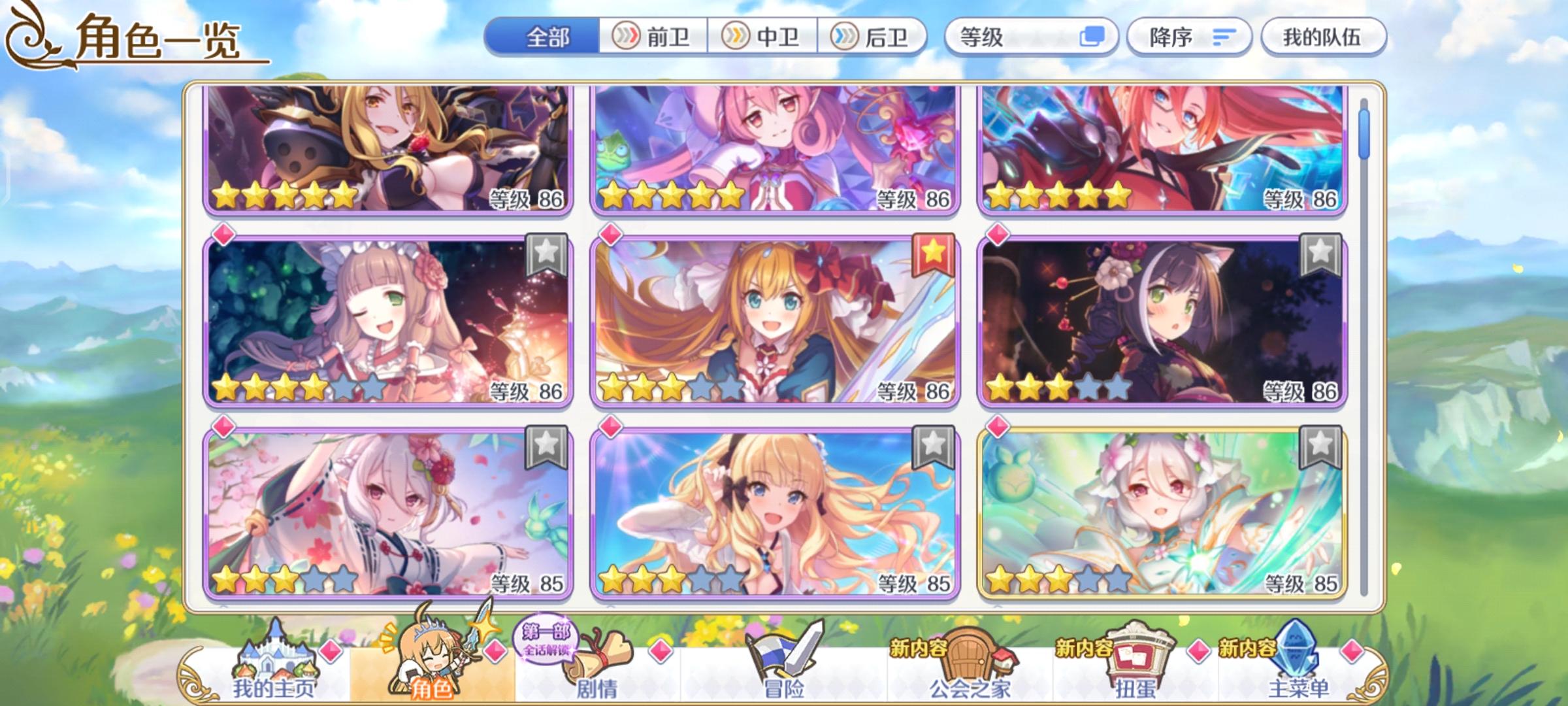The image size is (1568, 706).
Task: Switch to the 前卫 vanguard tab
Action: point(653,37)
